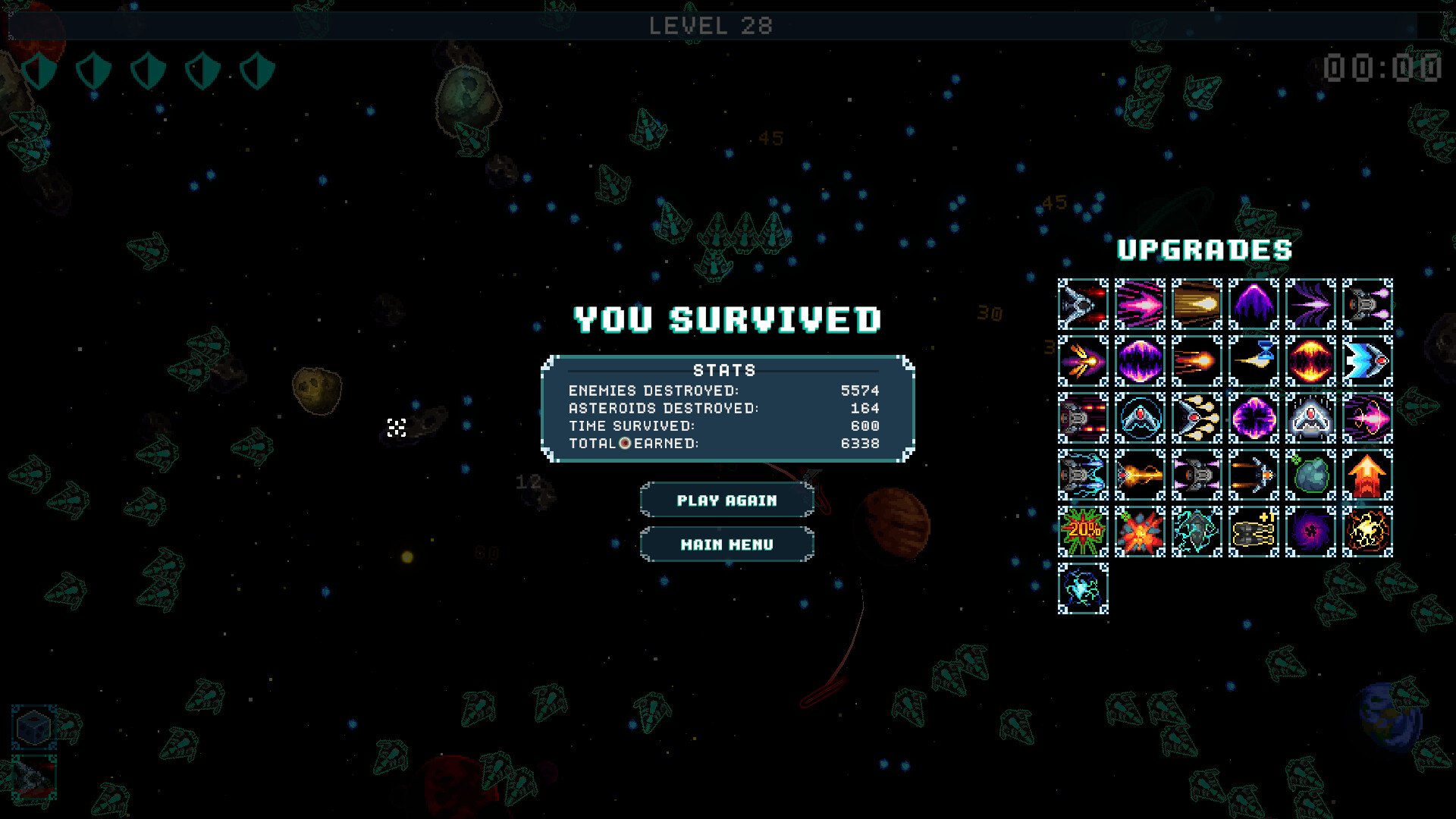Click the explosion upgrade icon
Image resolution: width=1456 pixels, height=819 pixels.
click(x=1140, y=531)
